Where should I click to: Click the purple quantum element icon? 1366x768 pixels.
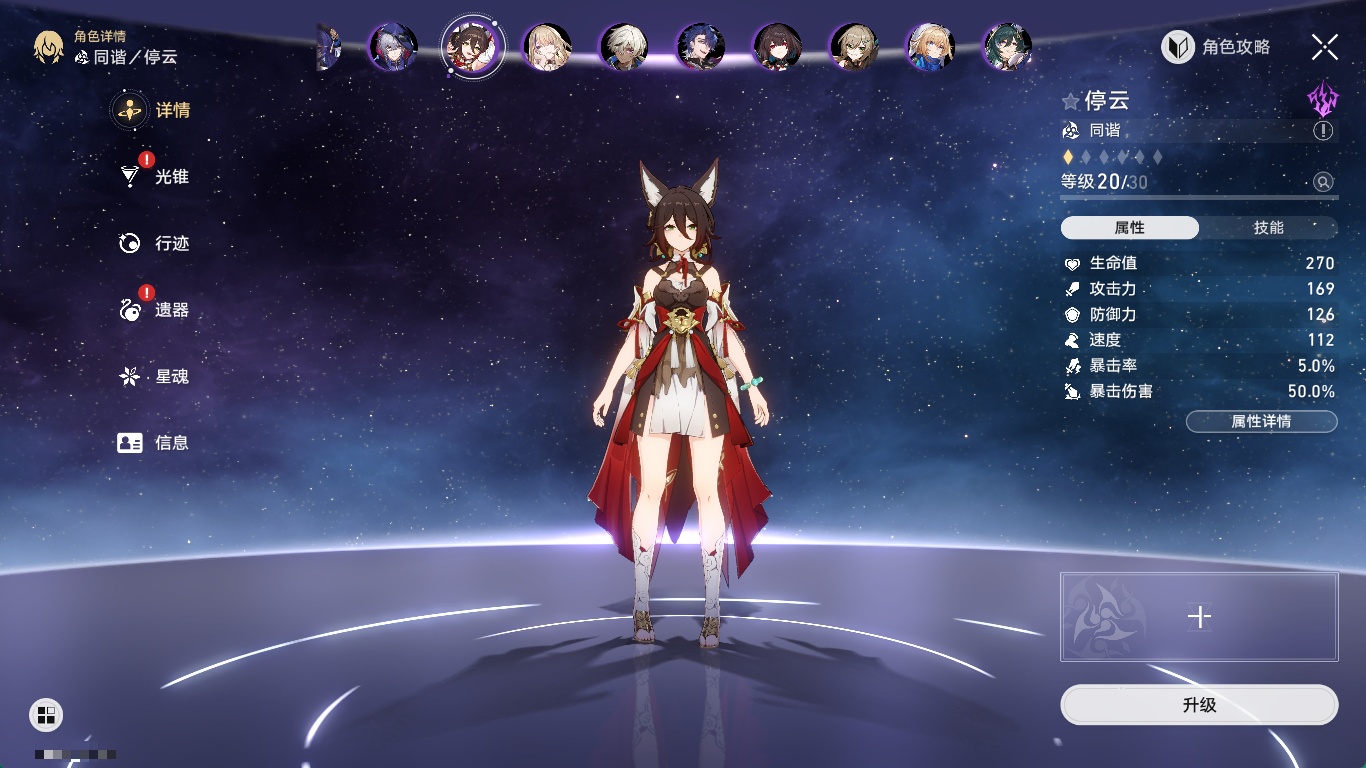coord(1323,99)
